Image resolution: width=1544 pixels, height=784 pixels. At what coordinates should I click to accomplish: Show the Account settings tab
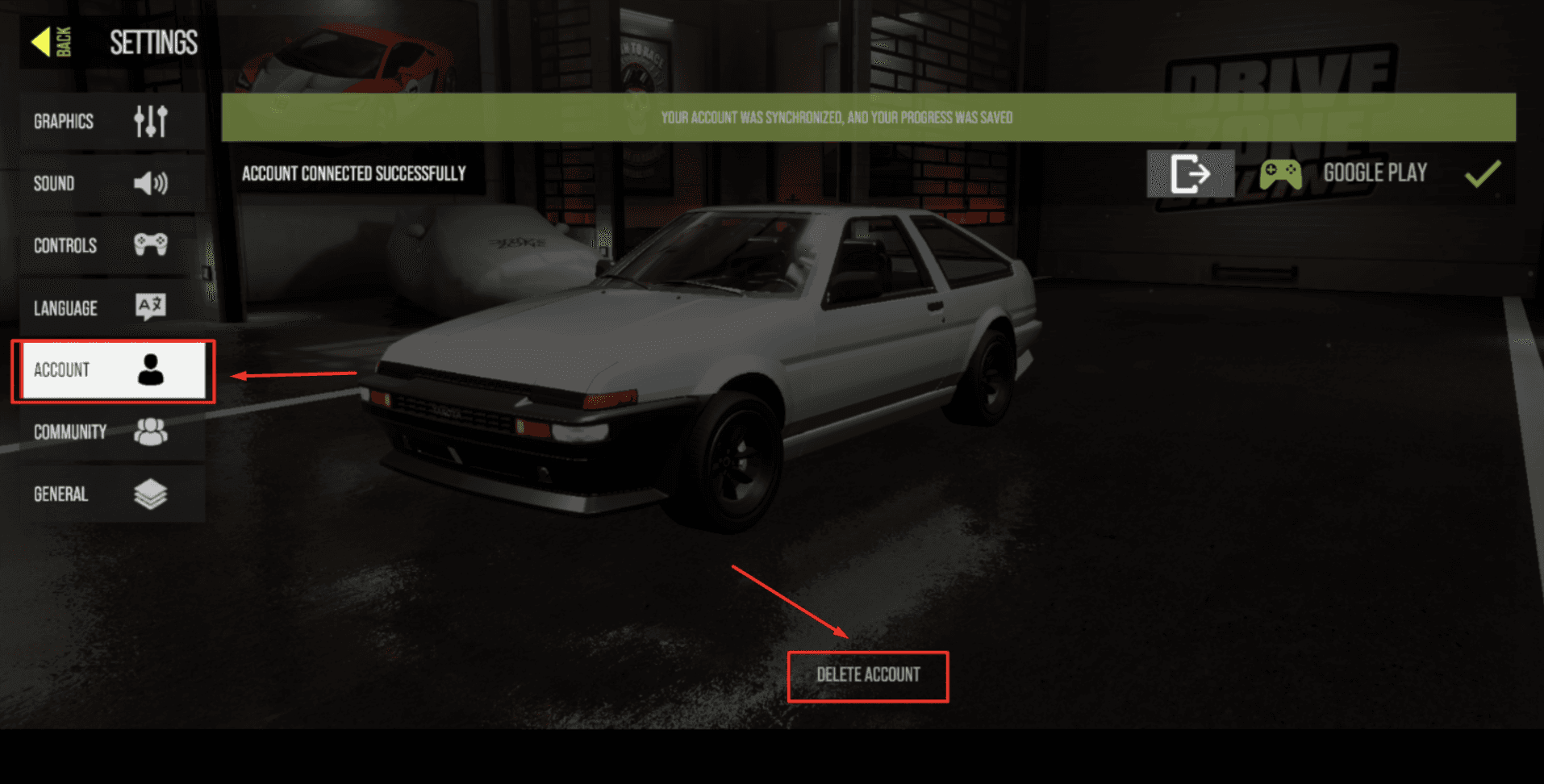point(113,370)
